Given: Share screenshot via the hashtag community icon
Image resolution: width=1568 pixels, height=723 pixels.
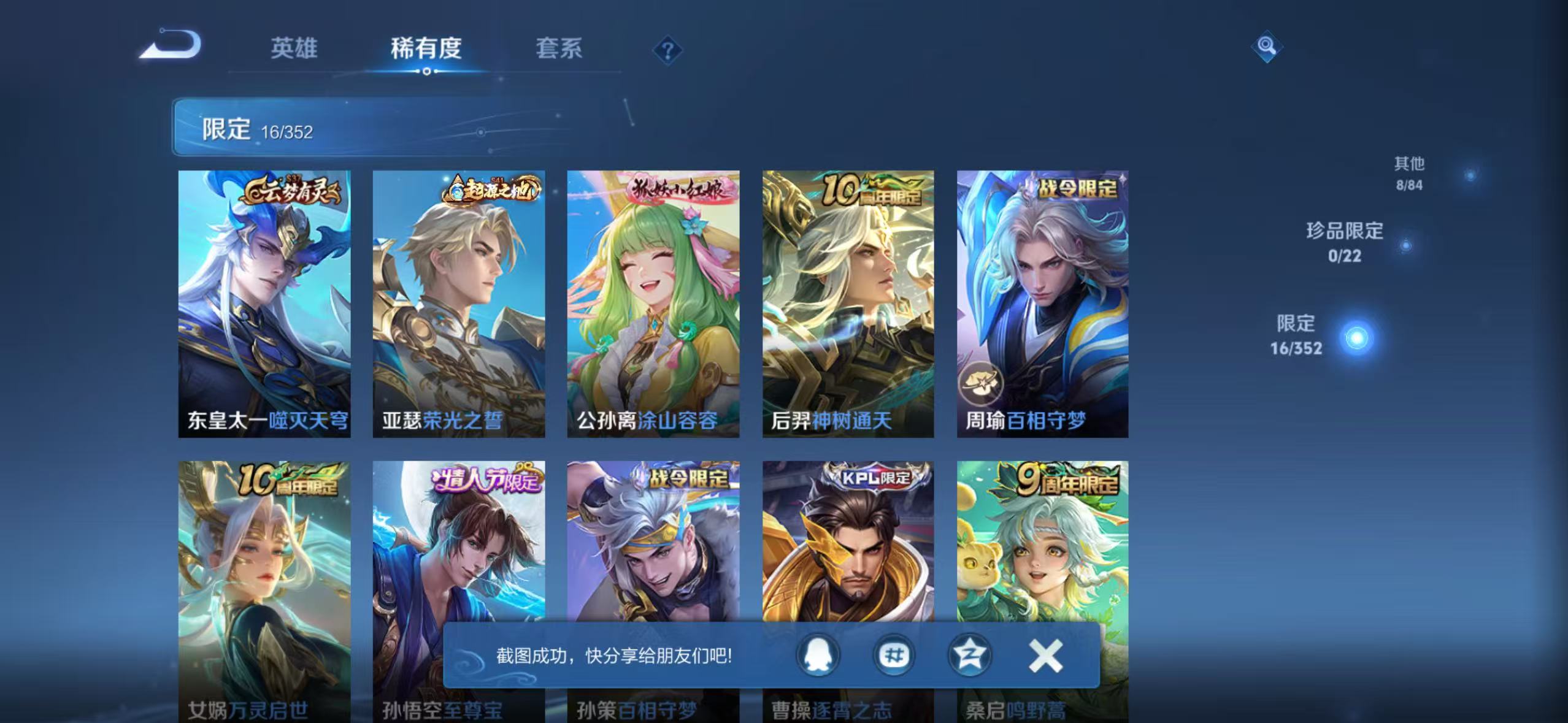Looking at the screenshot, I should click(x=893, y=655).
